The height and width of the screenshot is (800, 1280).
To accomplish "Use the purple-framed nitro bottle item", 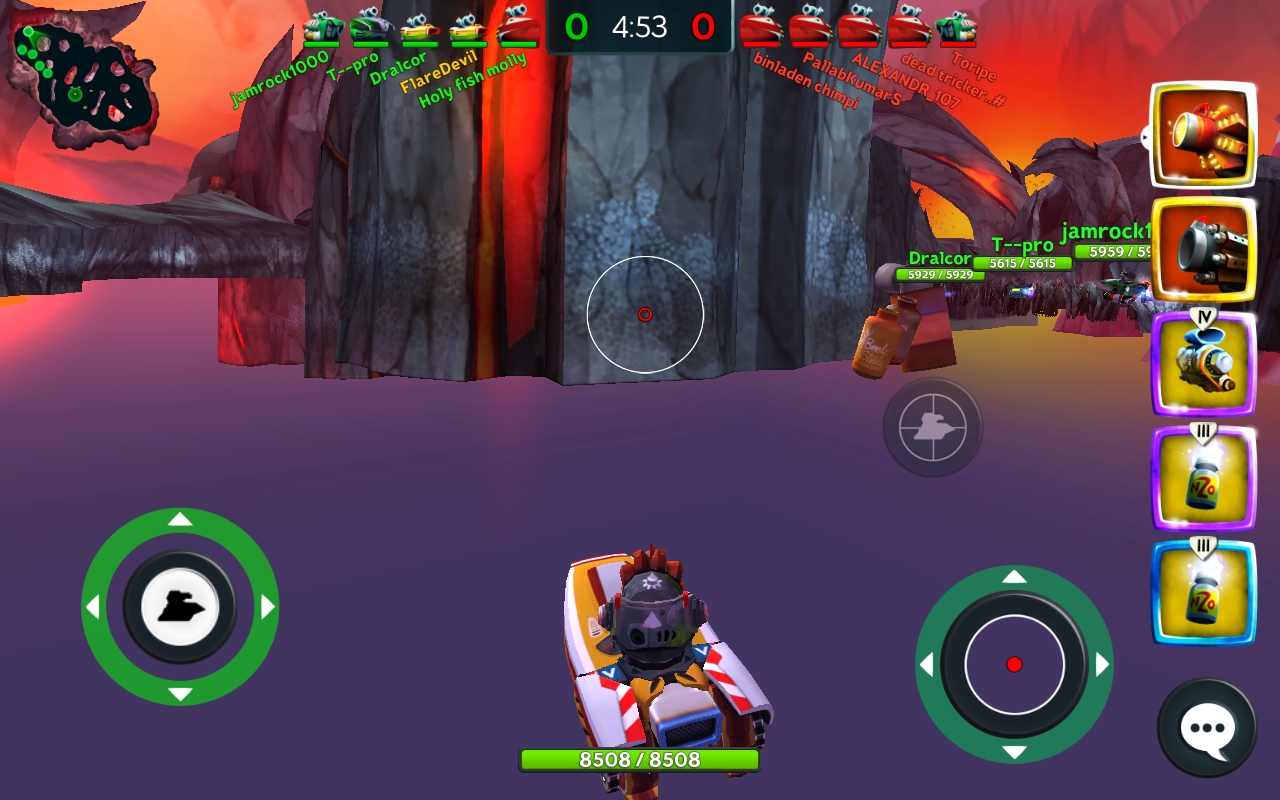I will pyautogui.click(x=1204, y=478).
